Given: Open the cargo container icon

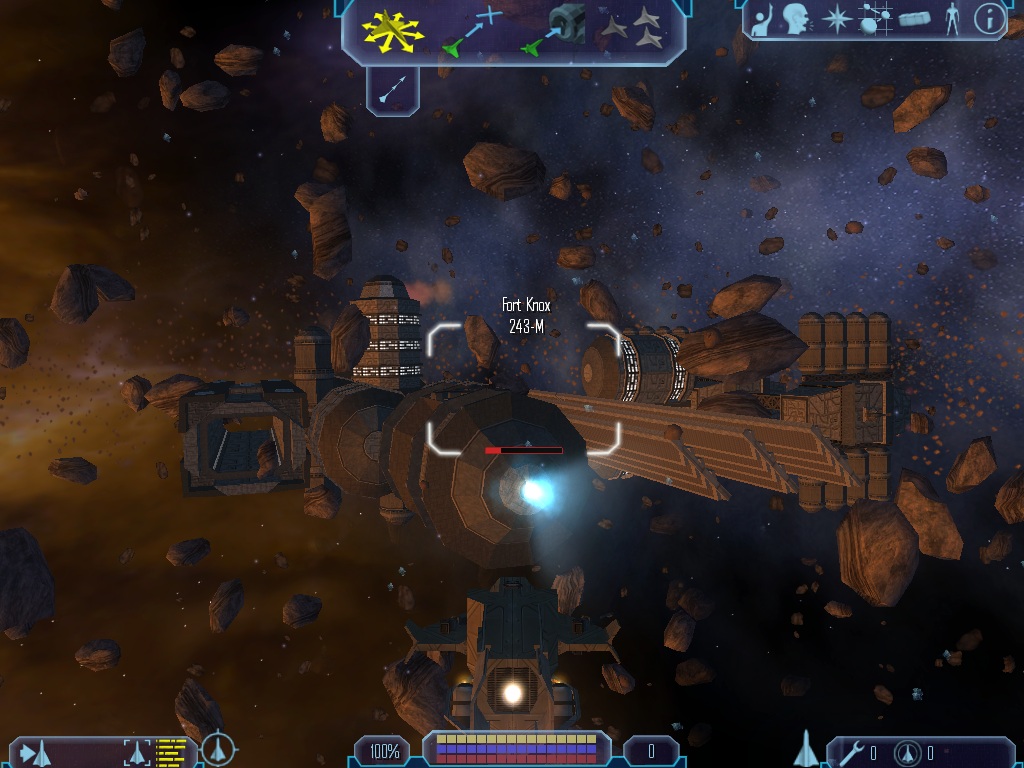Looking at the screenshot, I should (914, 20).
